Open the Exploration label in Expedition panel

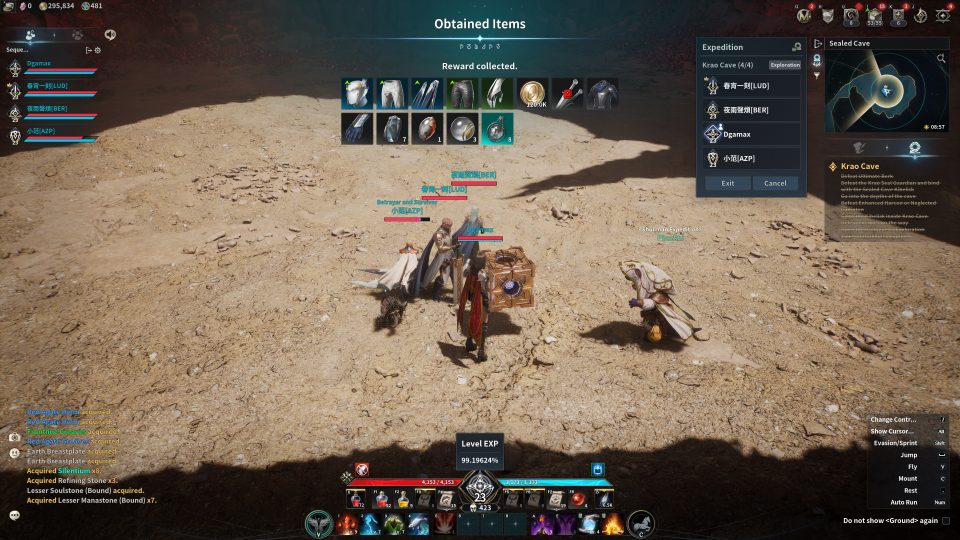785,65
